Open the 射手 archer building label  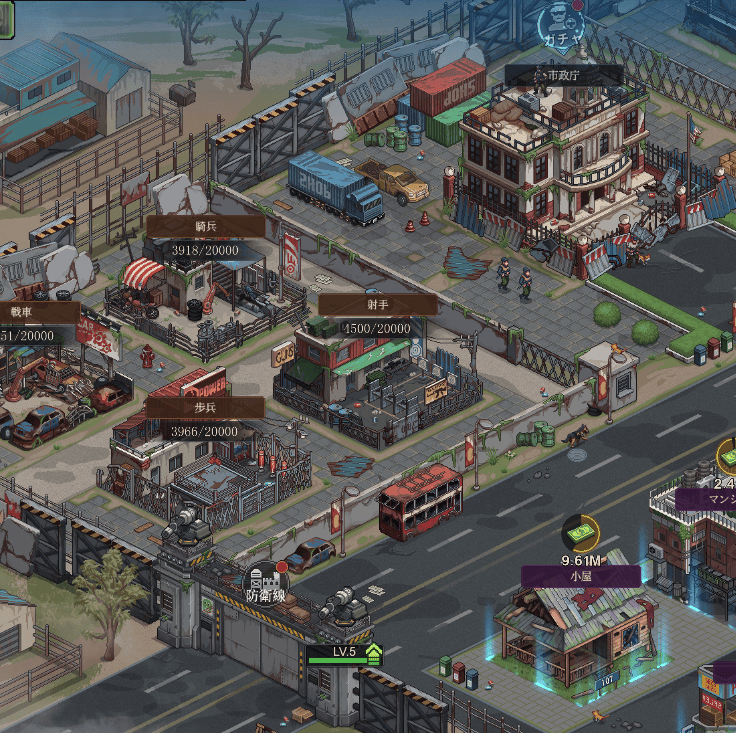tap(377, 305)
